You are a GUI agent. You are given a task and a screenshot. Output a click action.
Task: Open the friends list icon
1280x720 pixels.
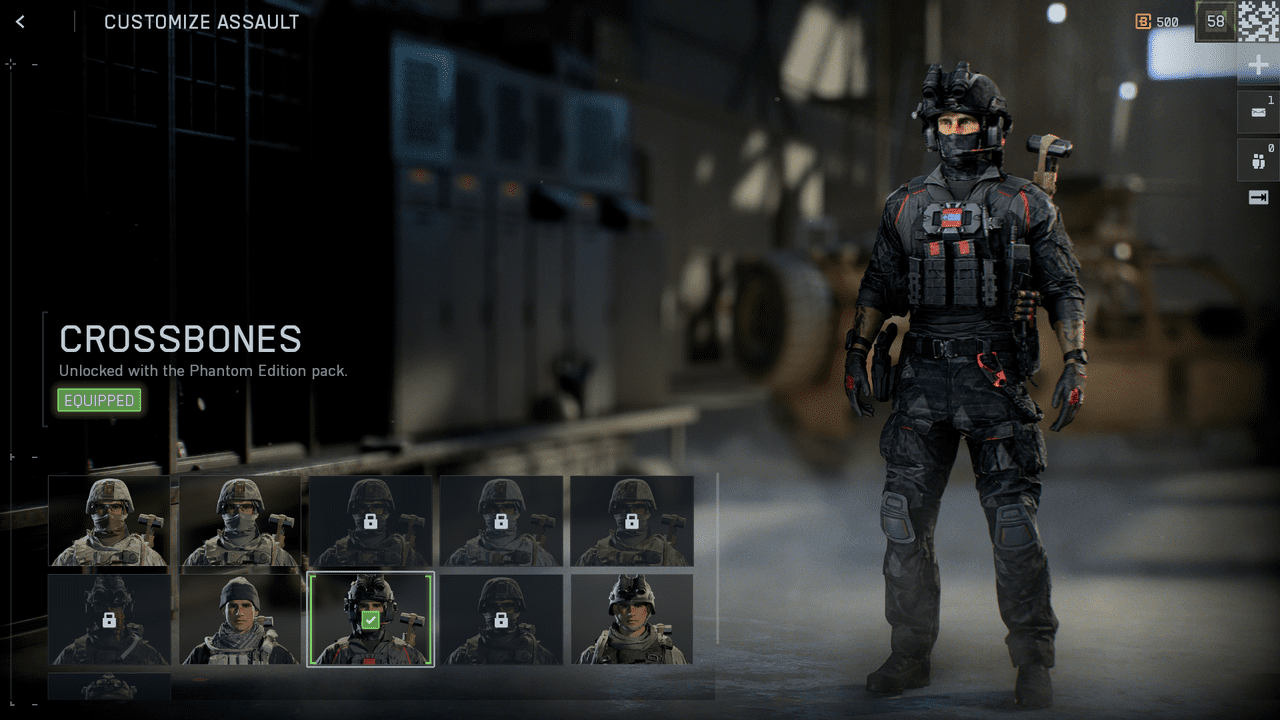point(1259,157)
